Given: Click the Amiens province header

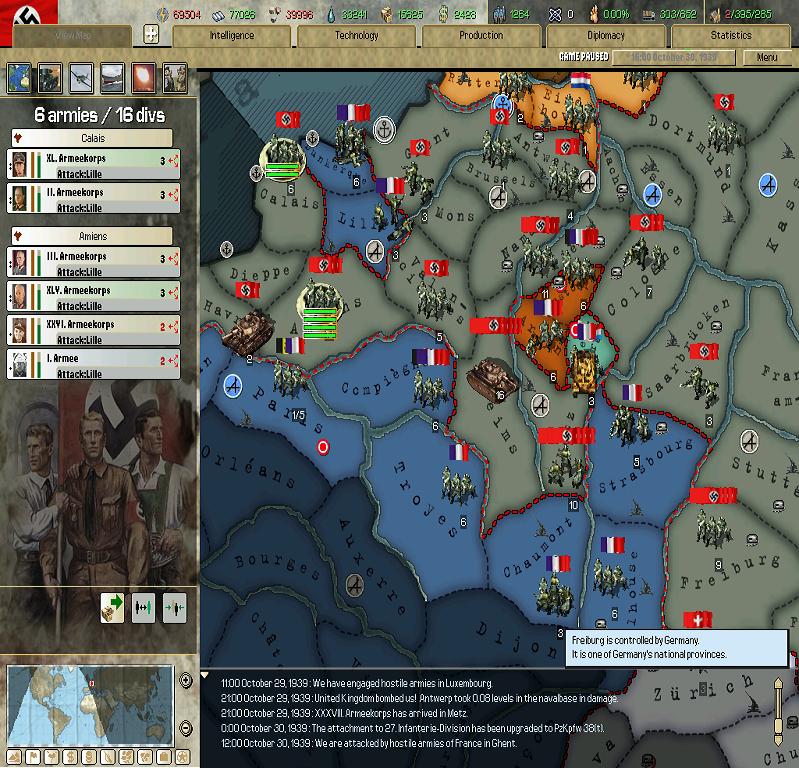Looking at the screenshot, I should point(94,236).
